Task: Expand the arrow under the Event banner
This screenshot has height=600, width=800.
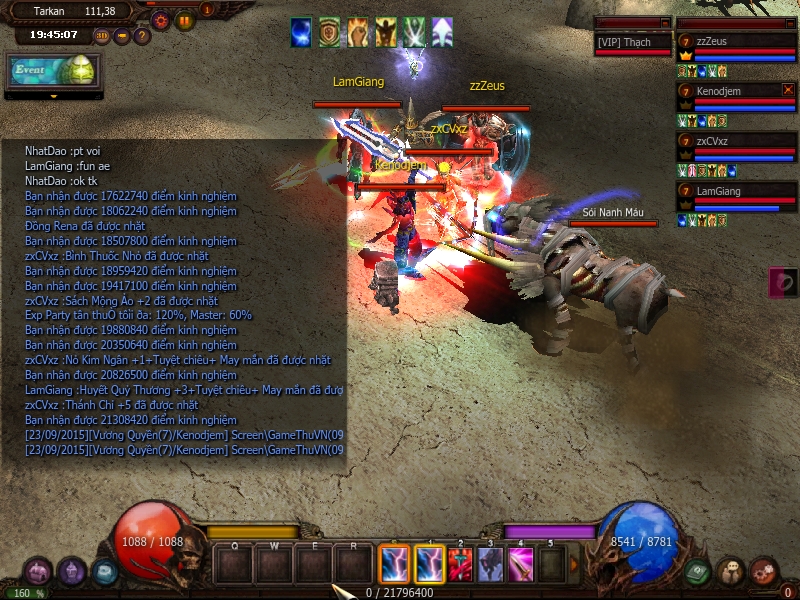Action: click(54, 96)
